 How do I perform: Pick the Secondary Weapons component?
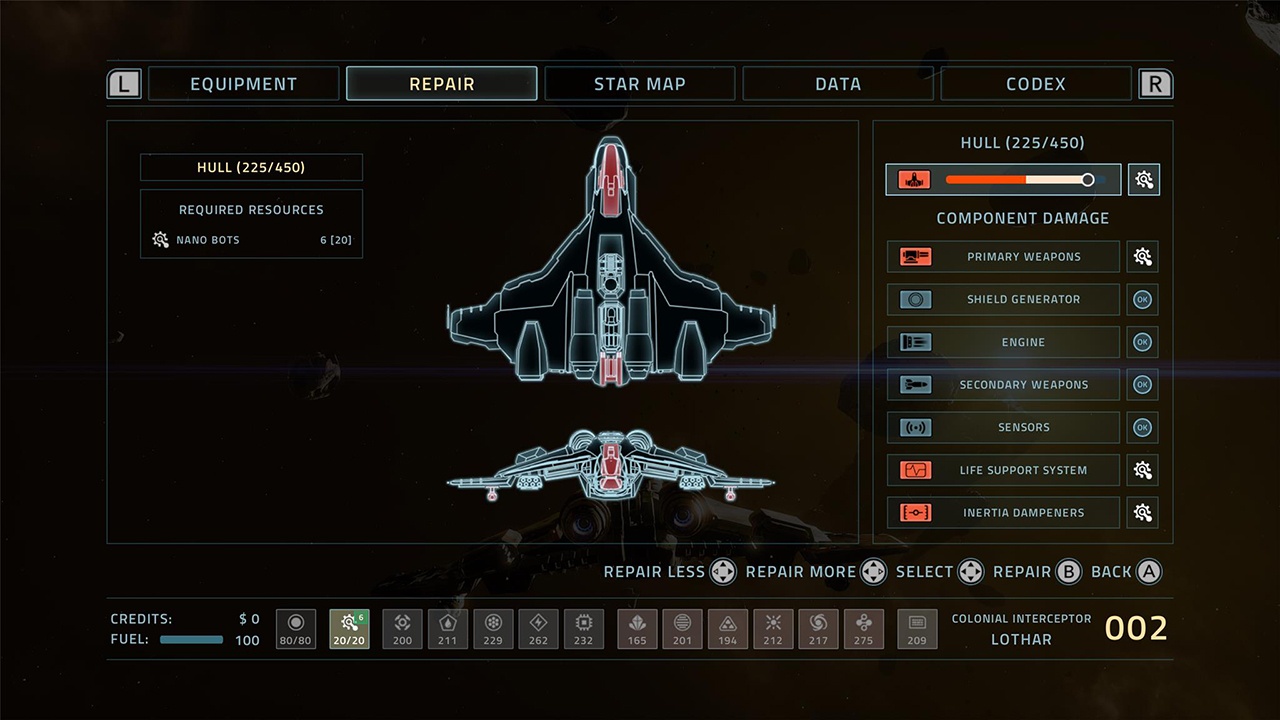pyautogui.click(x=1003, y=385)
